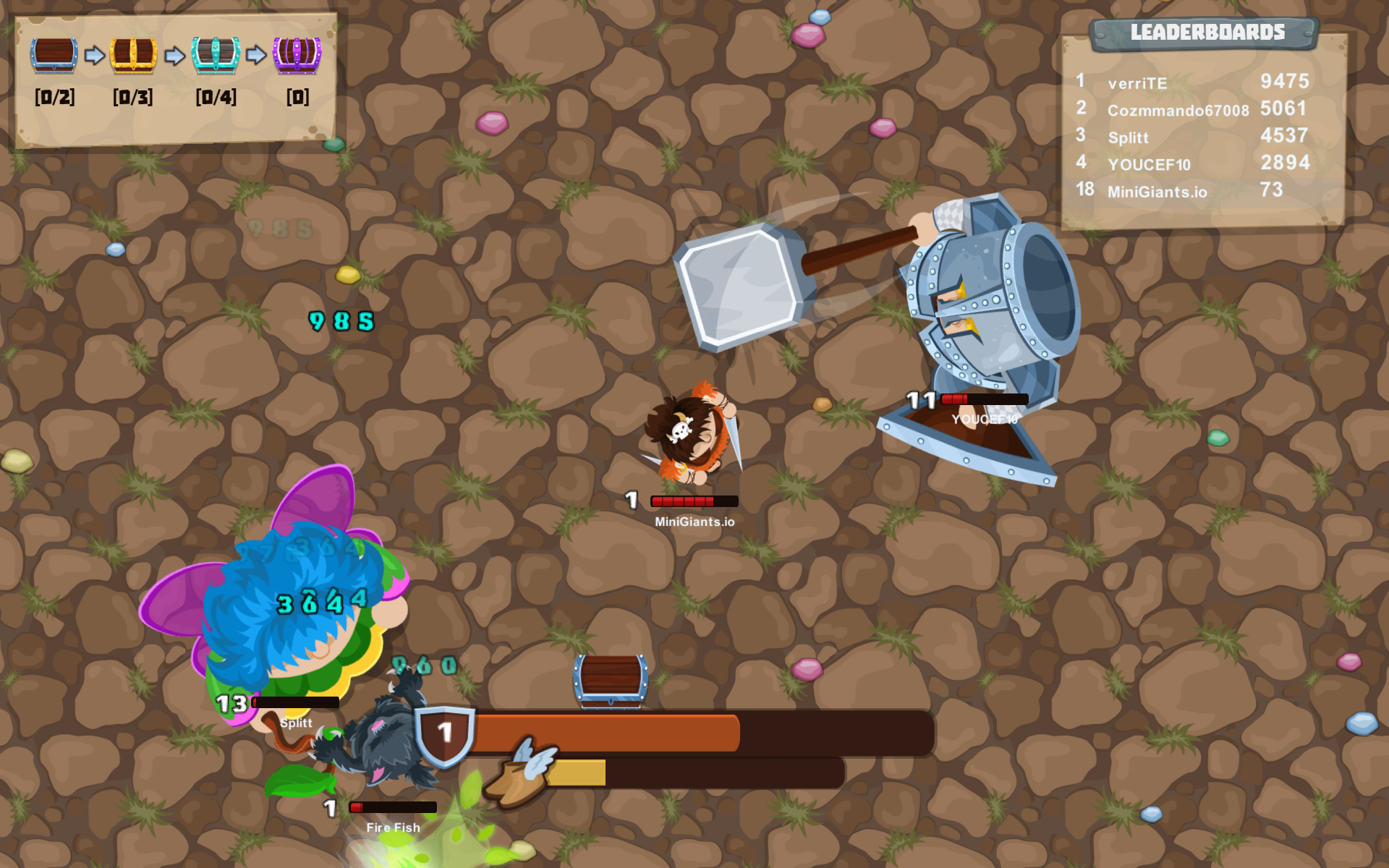
Task: Select the blue chest icon labeled [0/2]
Action: coord(54,54)
